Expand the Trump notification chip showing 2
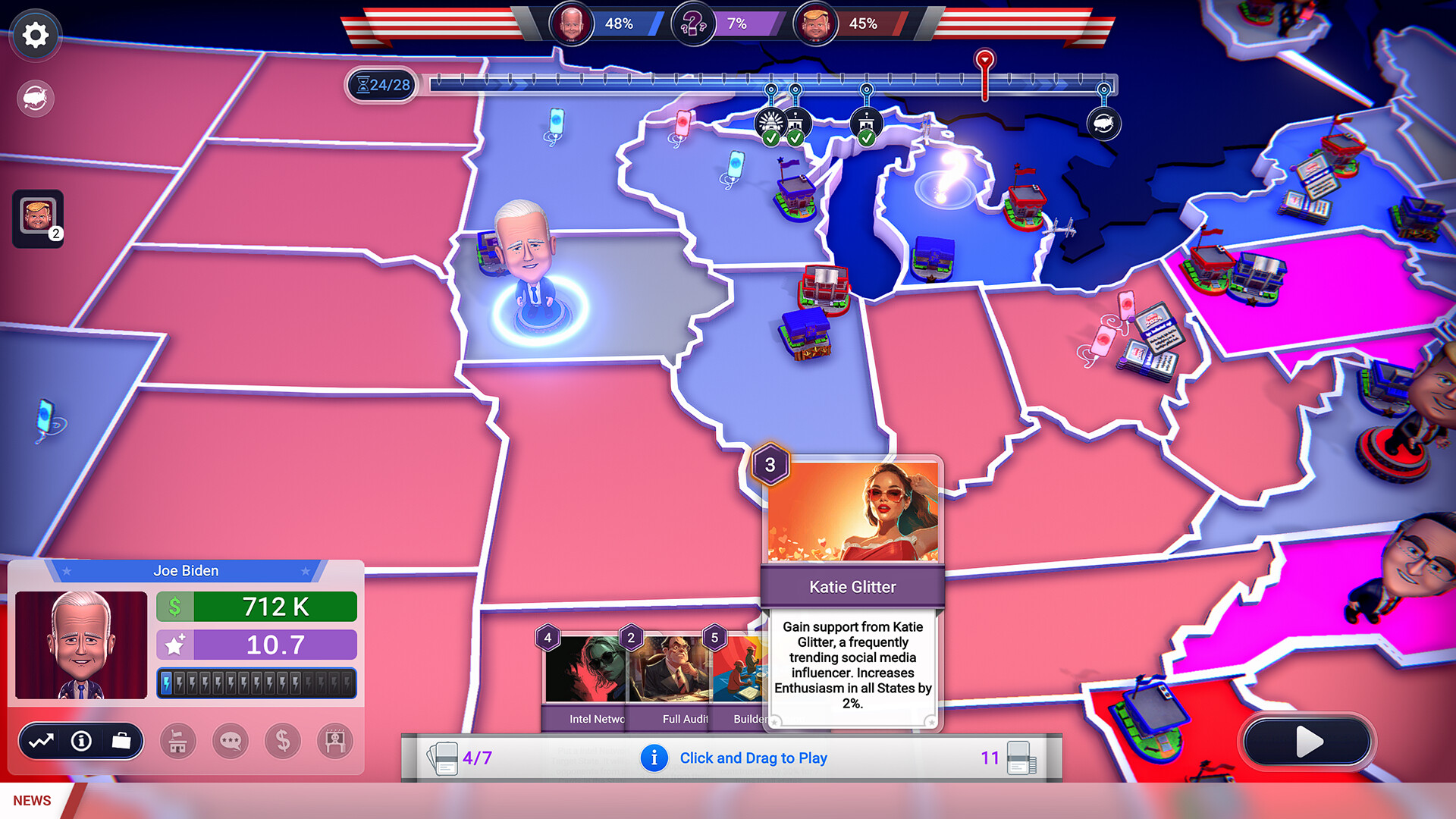1456x819 pixels. coord(37,220)
